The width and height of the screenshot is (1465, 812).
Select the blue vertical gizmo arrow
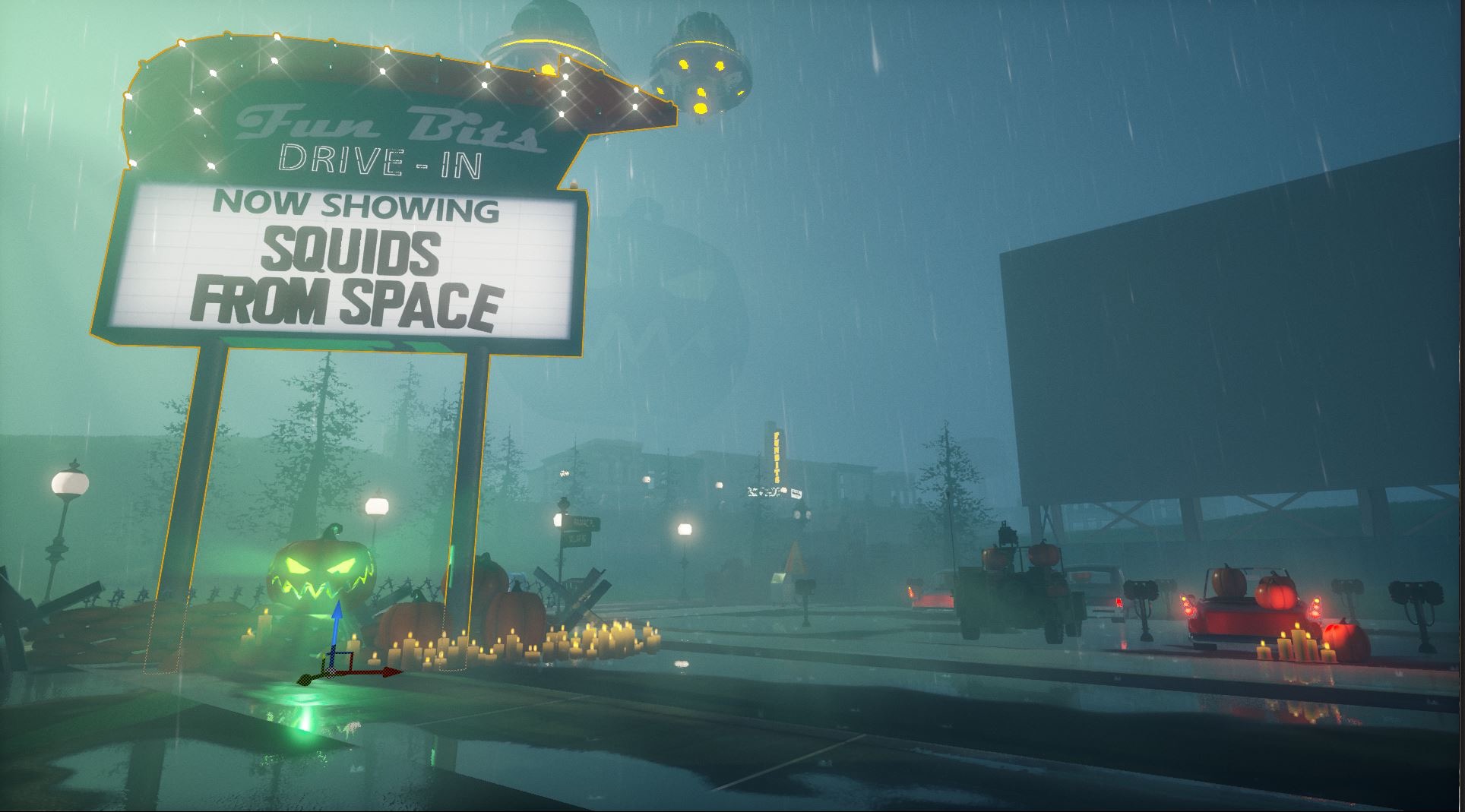[339, 612]
